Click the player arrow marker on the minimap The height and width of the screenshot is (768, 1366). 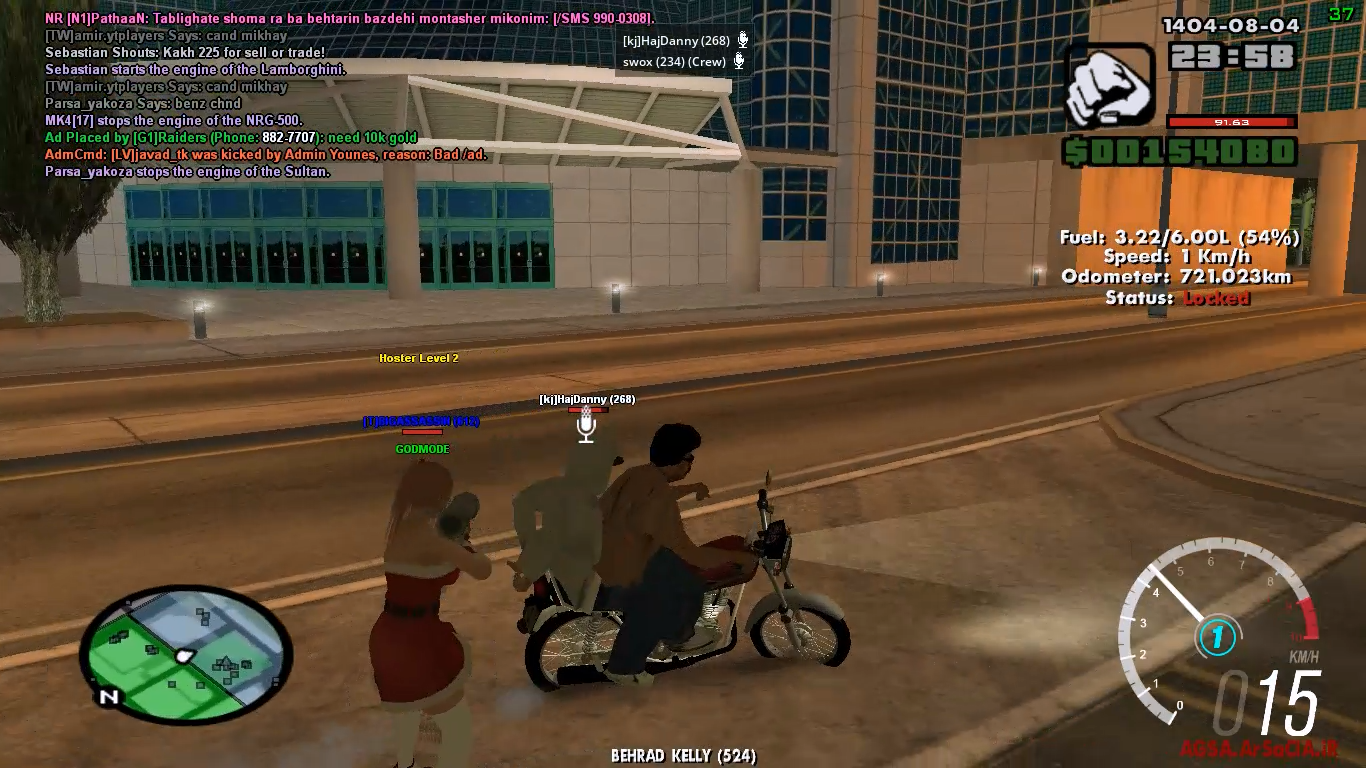point(183,657)
